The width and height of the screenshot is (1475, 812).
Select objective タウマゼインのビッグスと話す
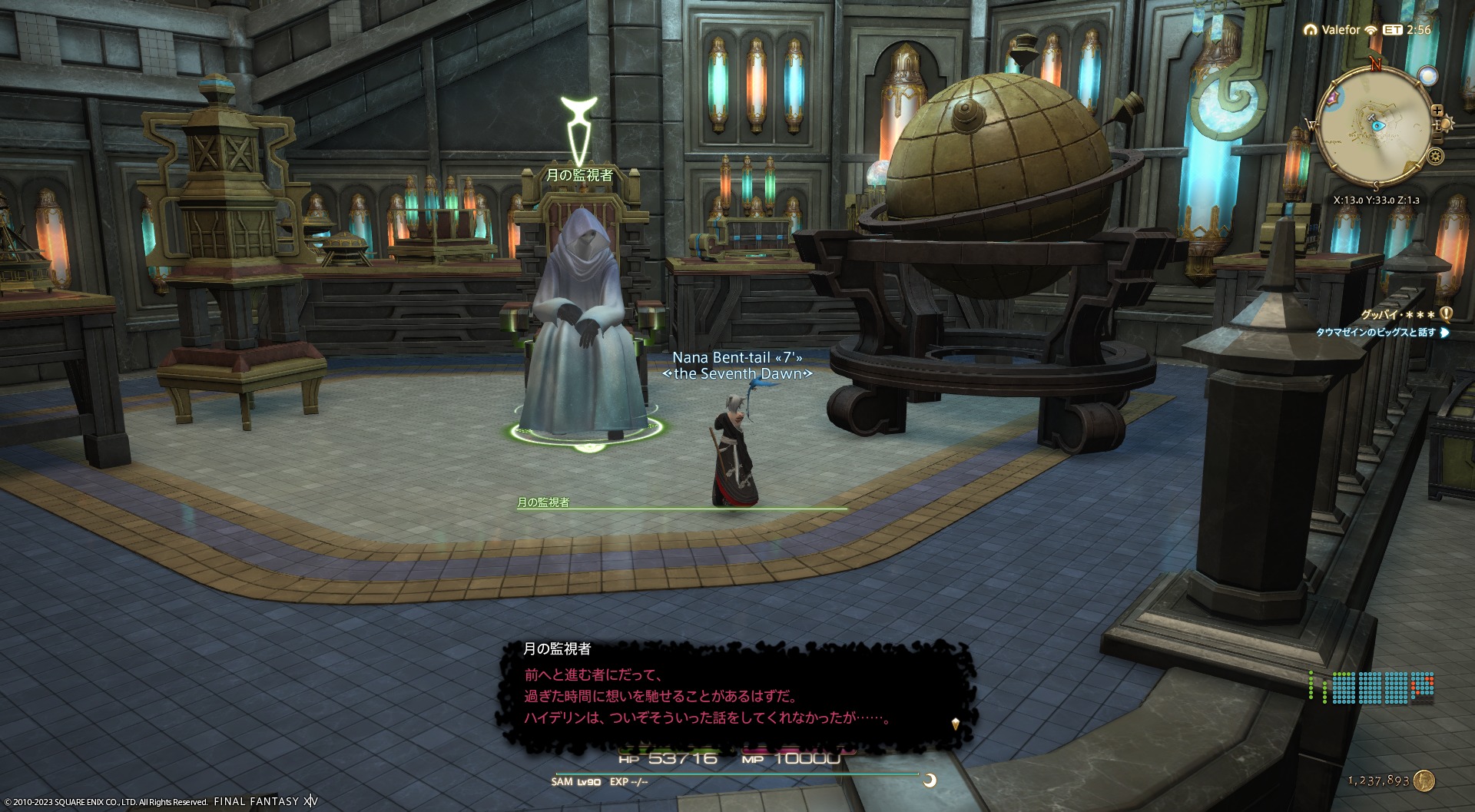(1375, 333)
